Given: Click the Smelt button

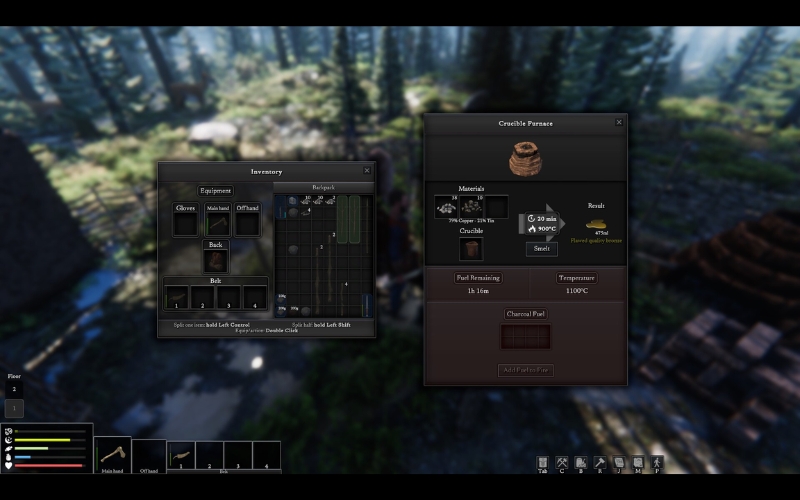Looking at the screenshot, I should pyautogui.click(x=542, y=249).
